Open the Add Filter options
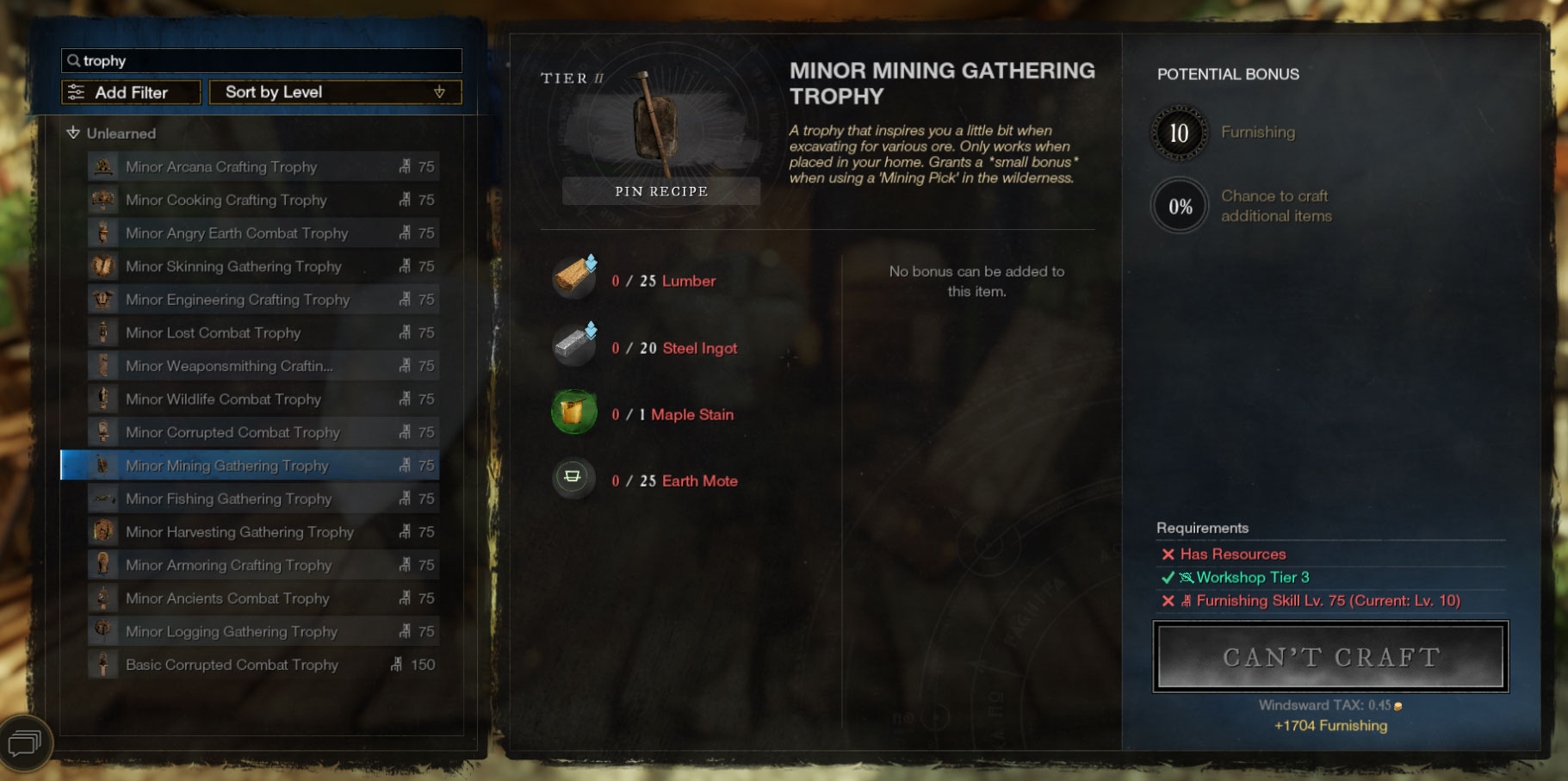This screenshot has height=781, width=1568. pyautogui.click(x=130, y=91)
